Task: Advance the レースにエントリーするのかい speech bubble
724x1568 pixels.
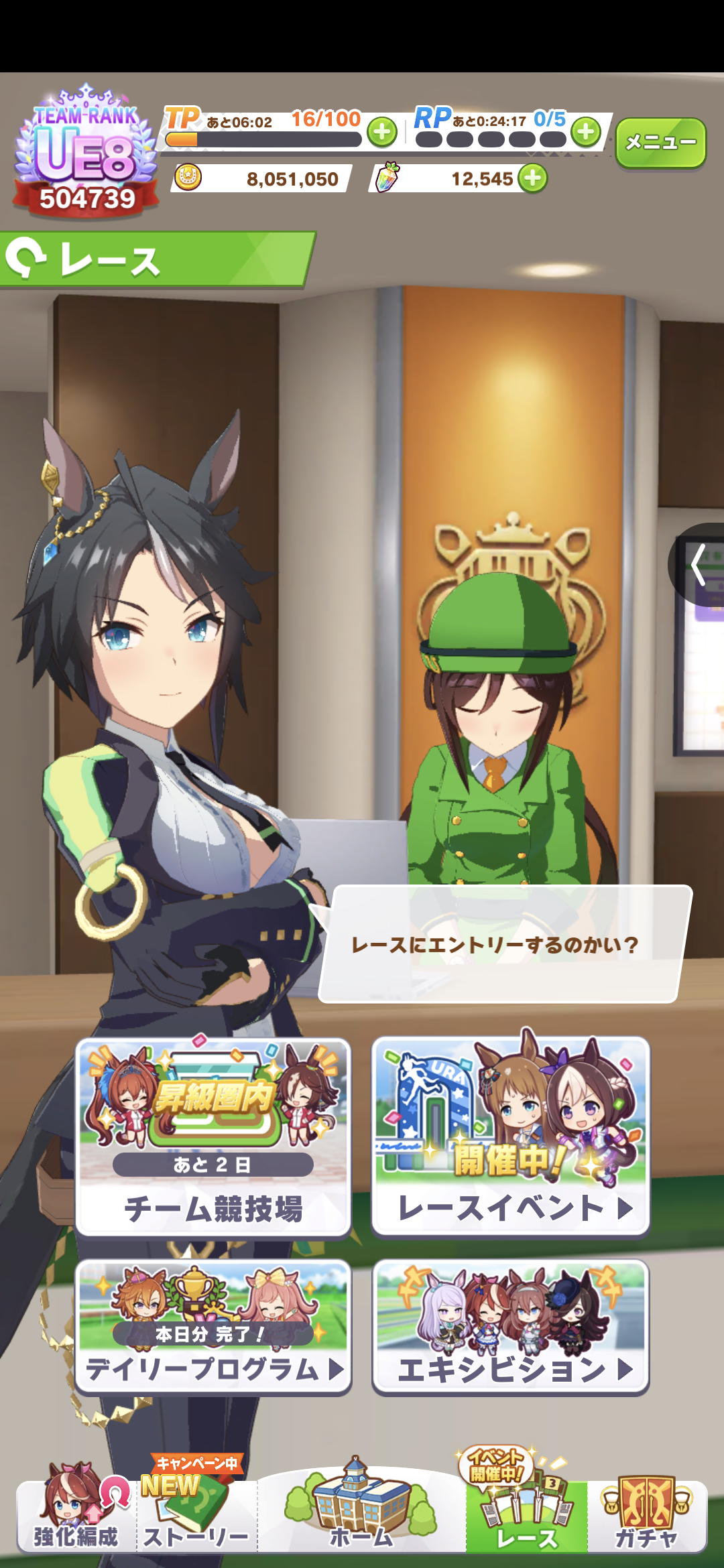Action: point(503,943)
